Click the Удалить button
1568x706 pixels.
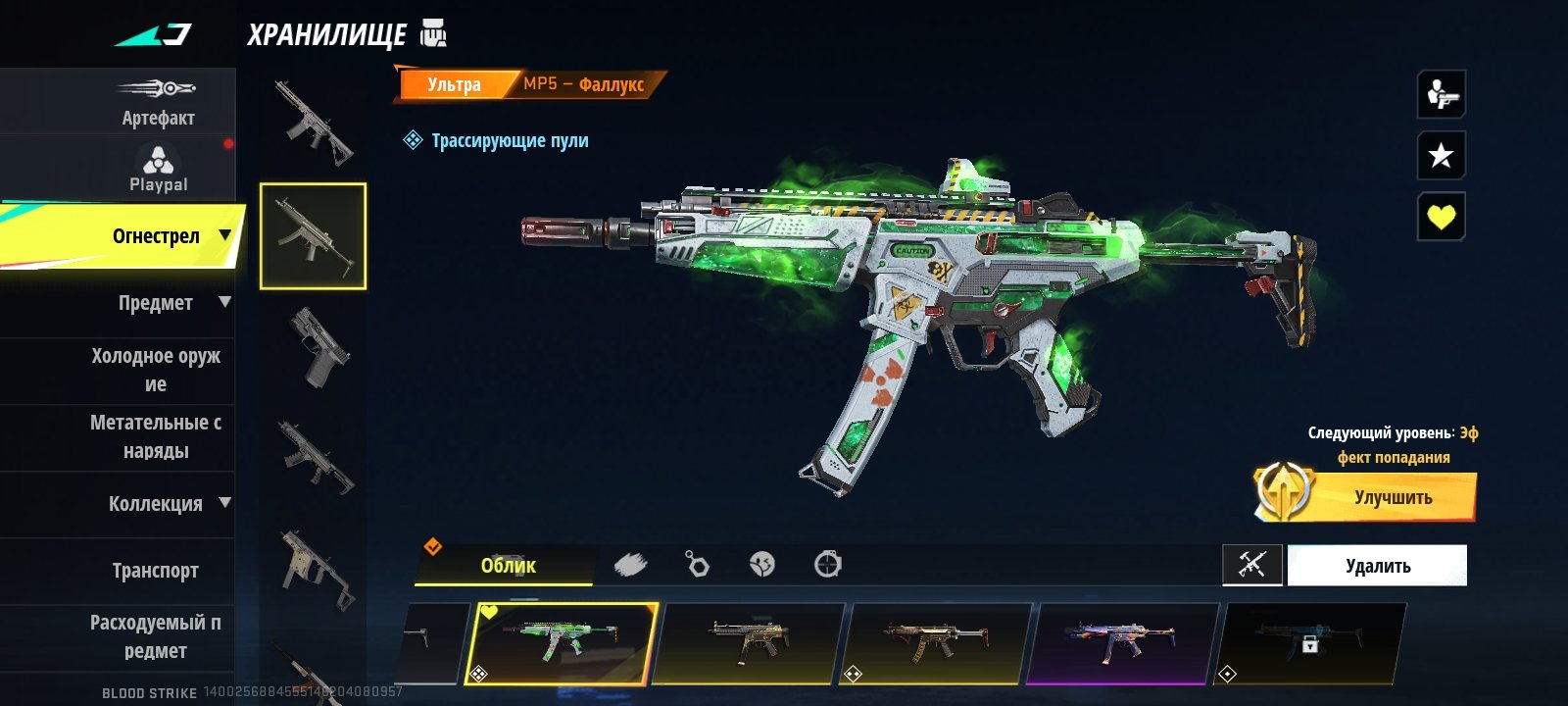pyautogui.click(x=1377, y=566)
